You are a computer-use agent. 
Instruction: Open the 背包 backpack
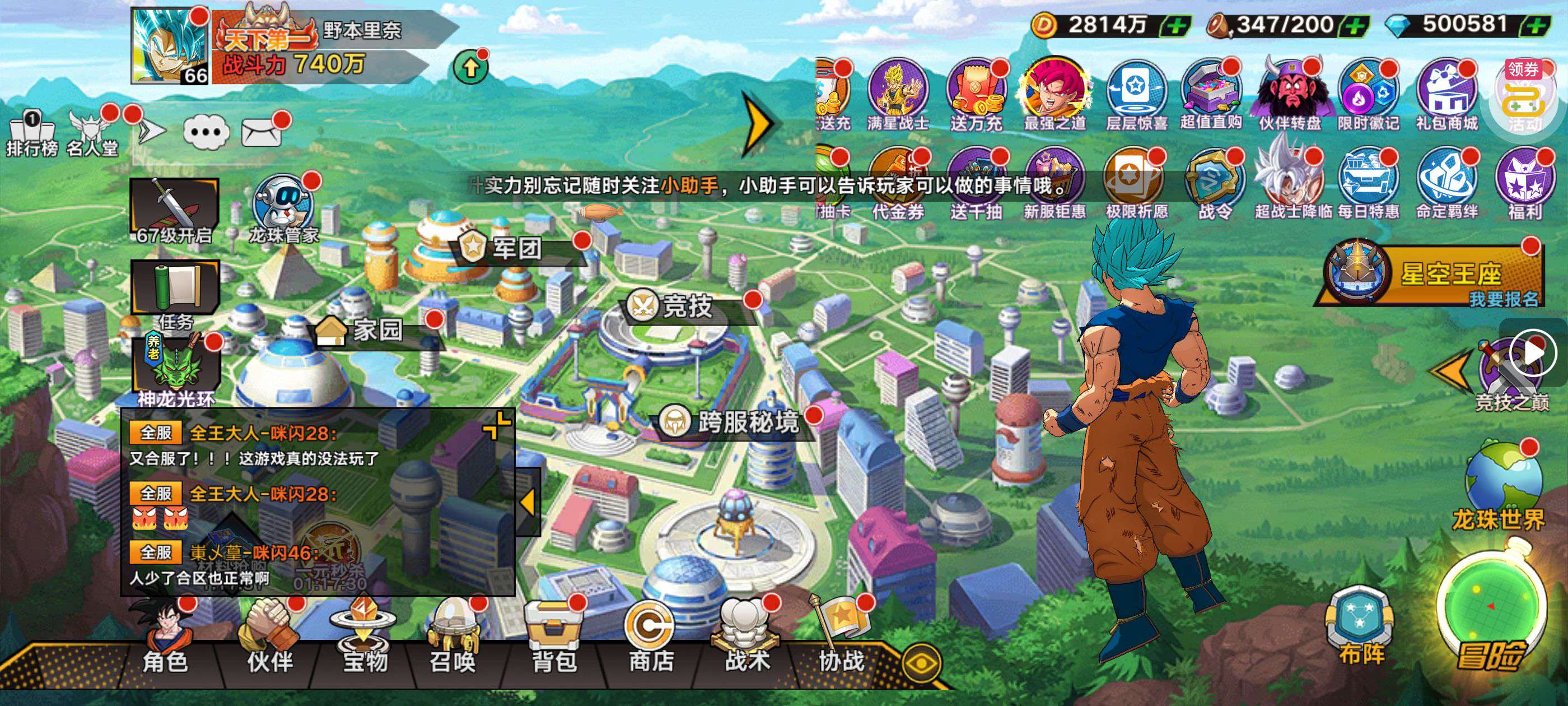tap(553, 640)
